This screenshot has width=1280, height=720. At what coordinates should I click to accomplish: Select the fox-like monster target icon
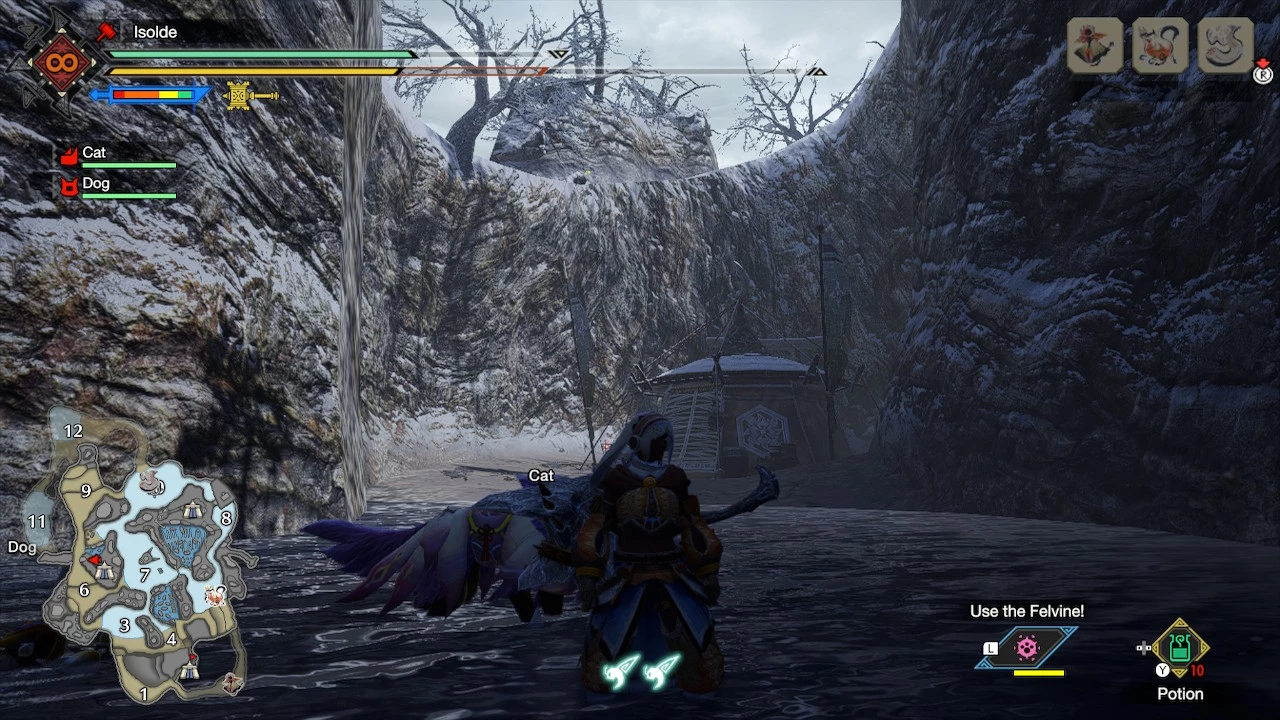coord(1160,45)
